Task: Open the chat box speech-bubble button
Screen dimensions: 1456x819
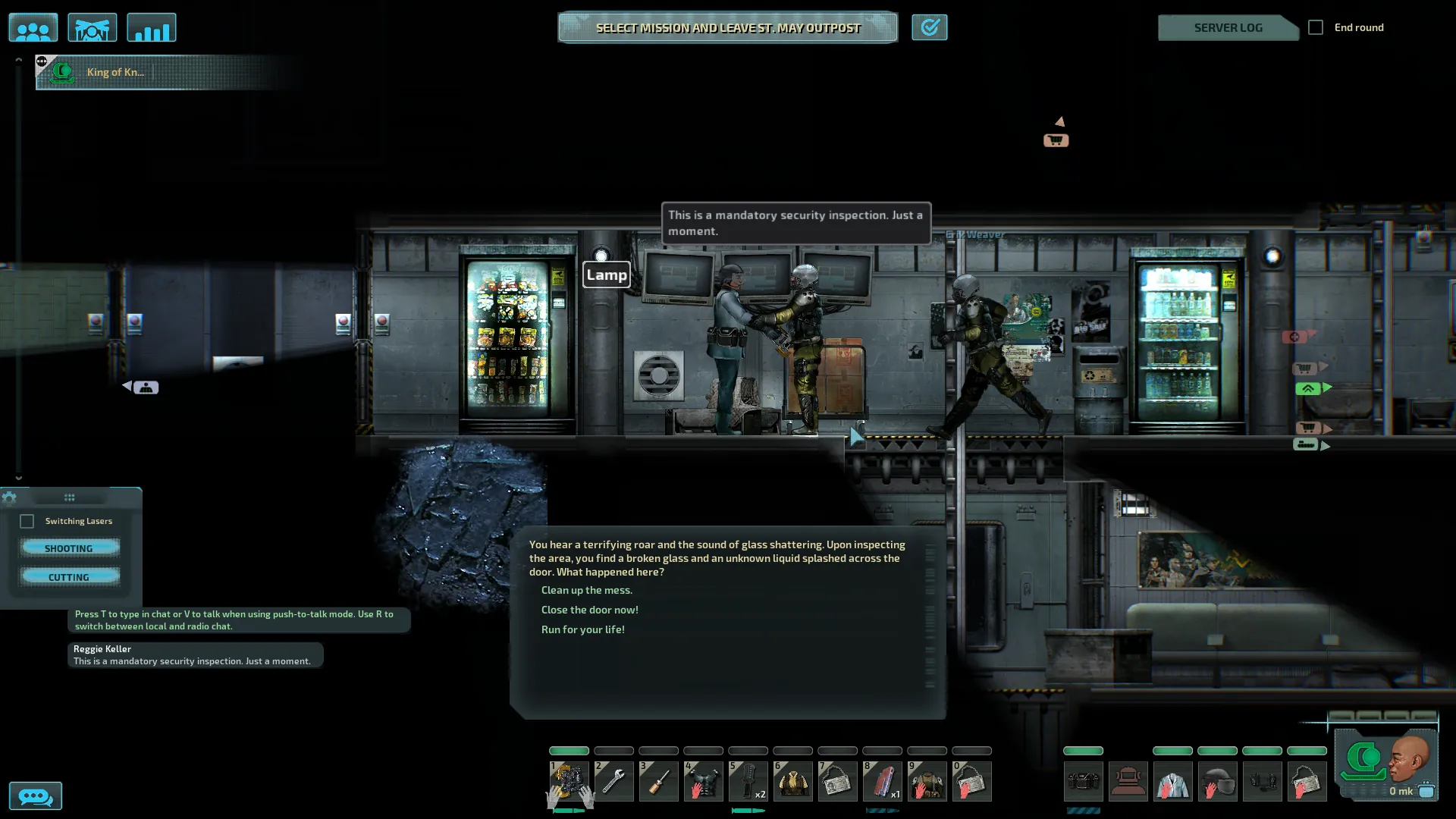Action: [35, 796]
